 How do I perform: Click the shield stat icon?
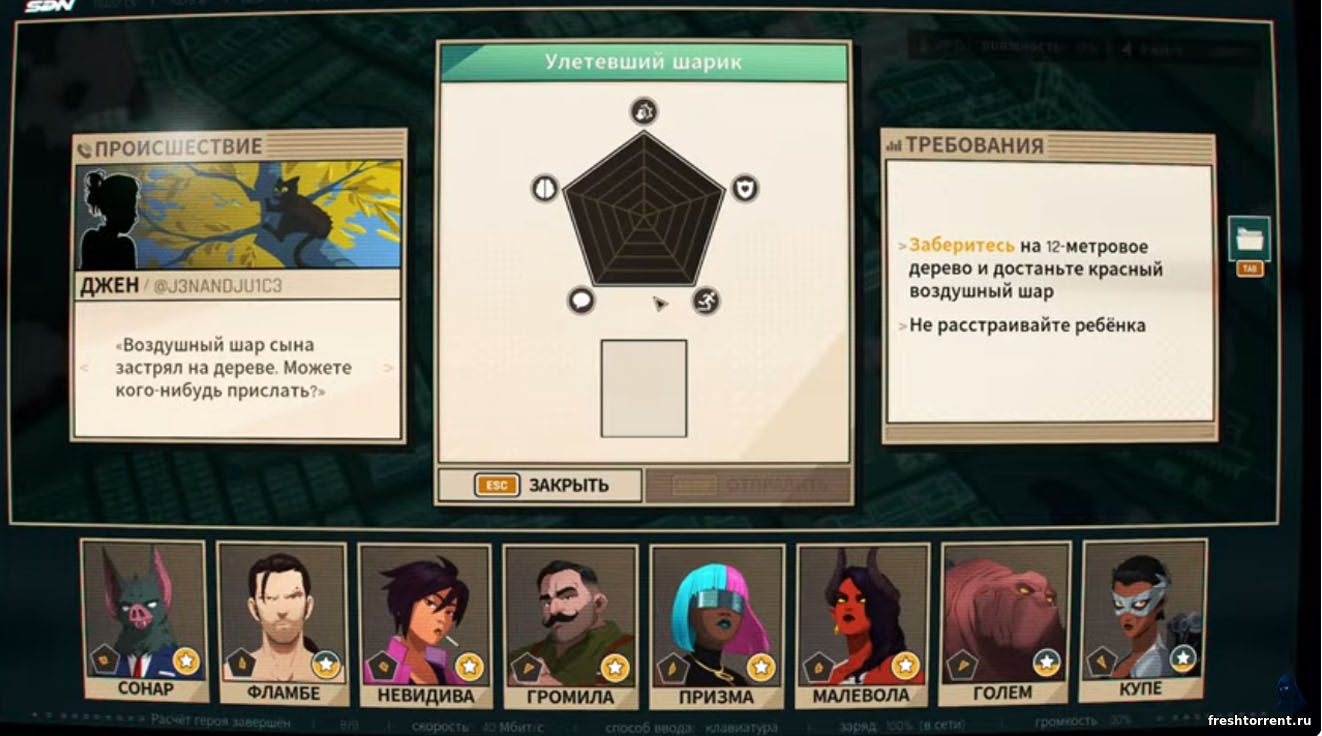pos(744,188)
